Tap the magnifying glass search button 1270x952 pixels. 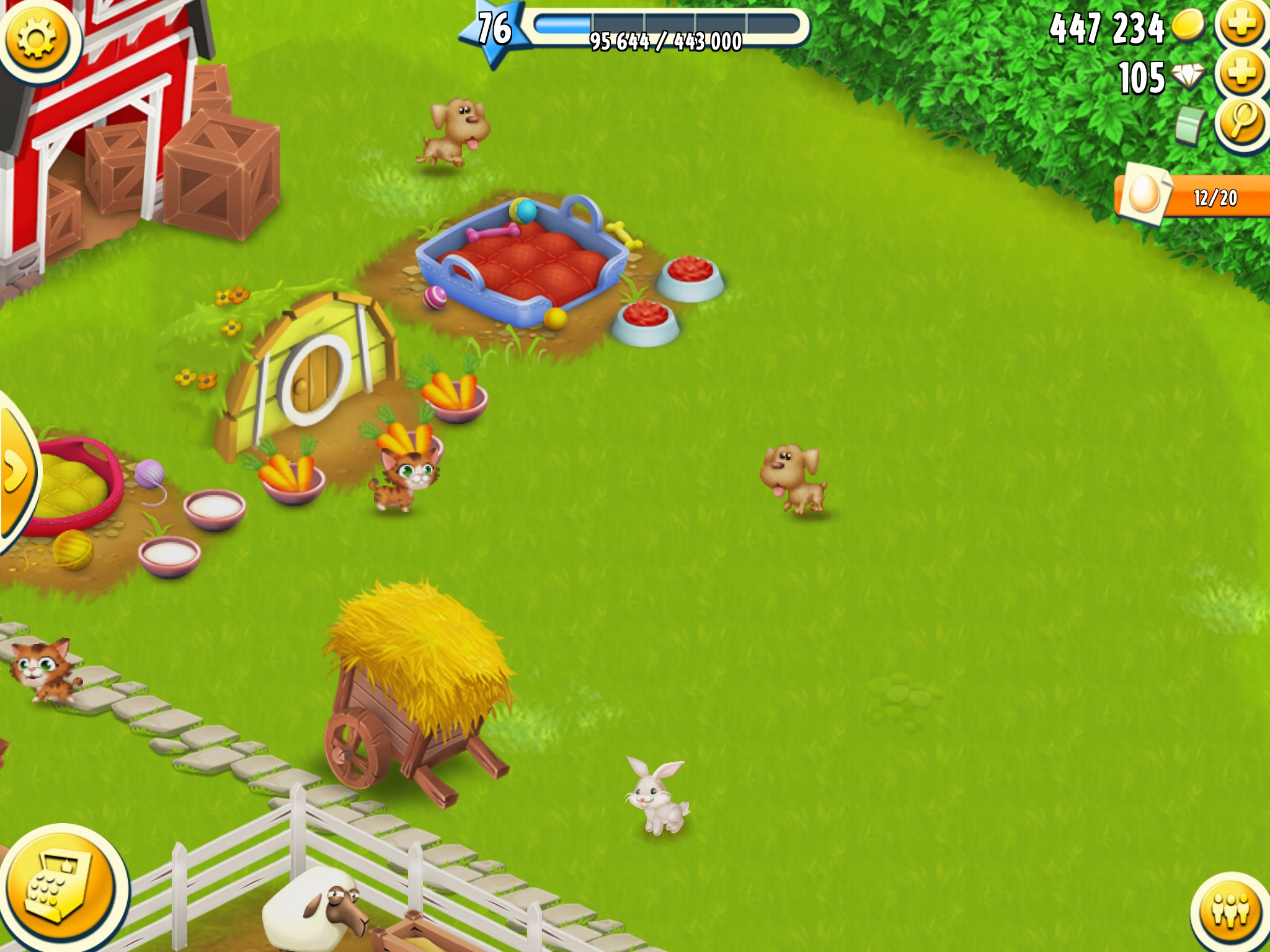[1241, 121]
